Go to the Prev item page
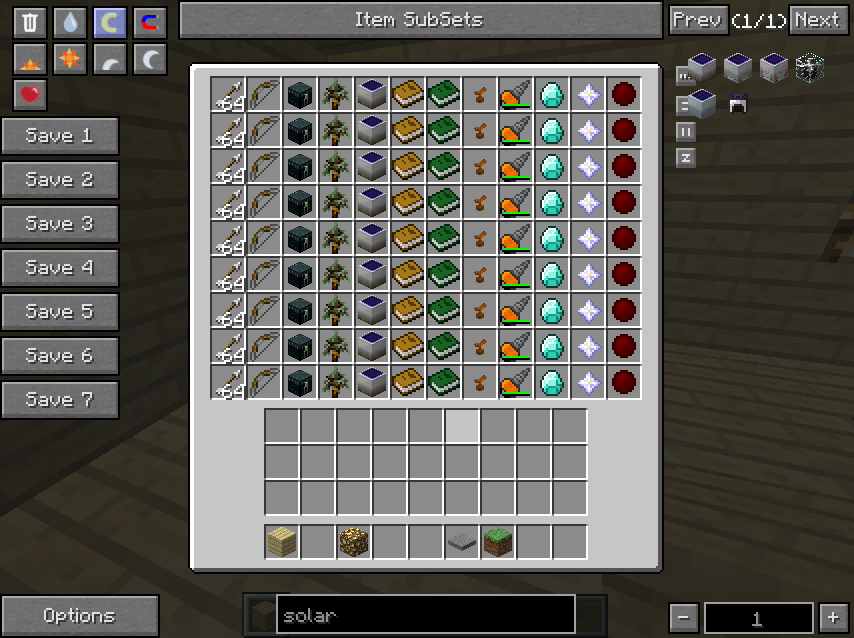 [696, 20]
